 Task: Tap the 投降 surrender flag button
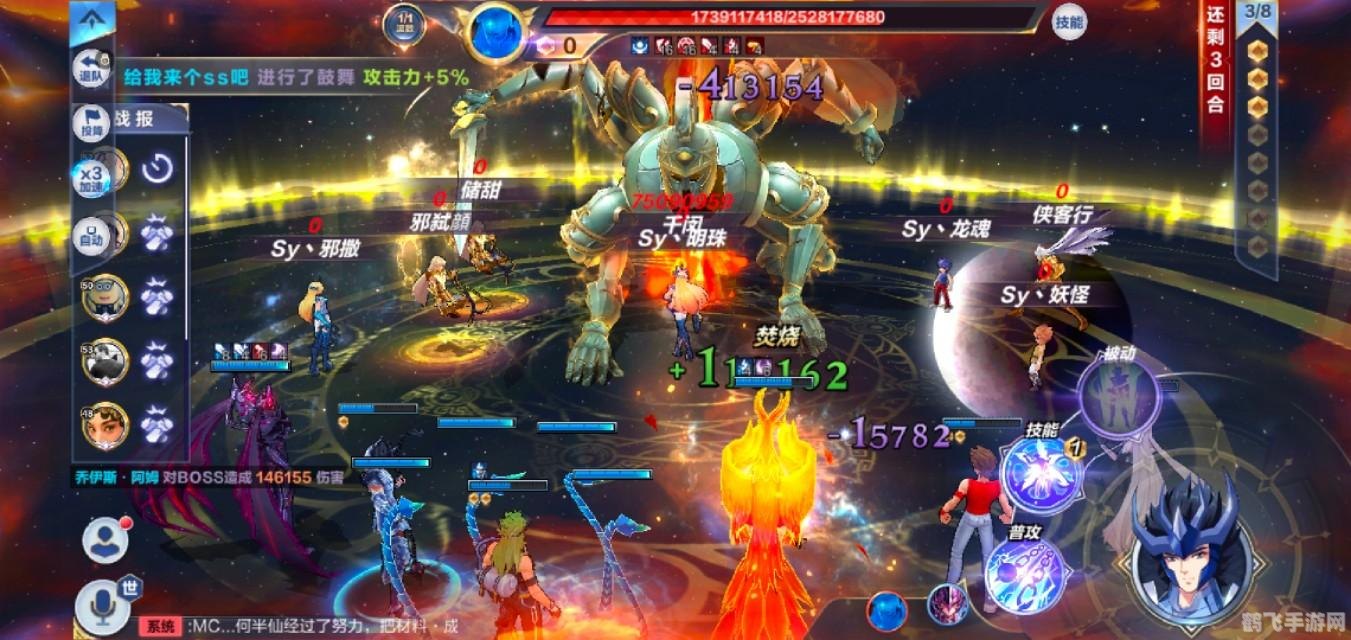point(92,122)
